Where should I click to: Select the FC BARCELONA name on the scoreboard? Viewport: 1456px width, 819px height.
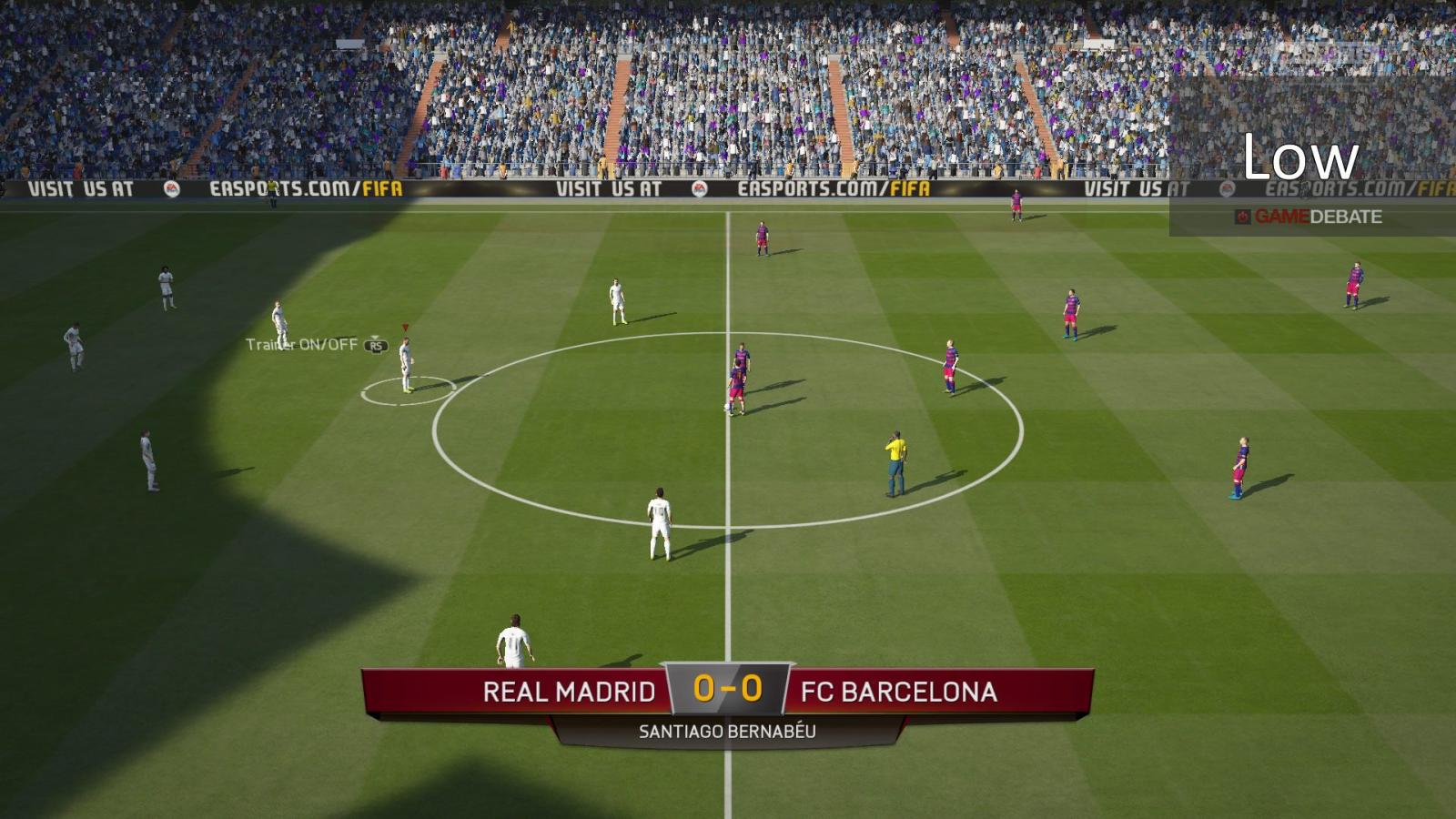(897, 692)
